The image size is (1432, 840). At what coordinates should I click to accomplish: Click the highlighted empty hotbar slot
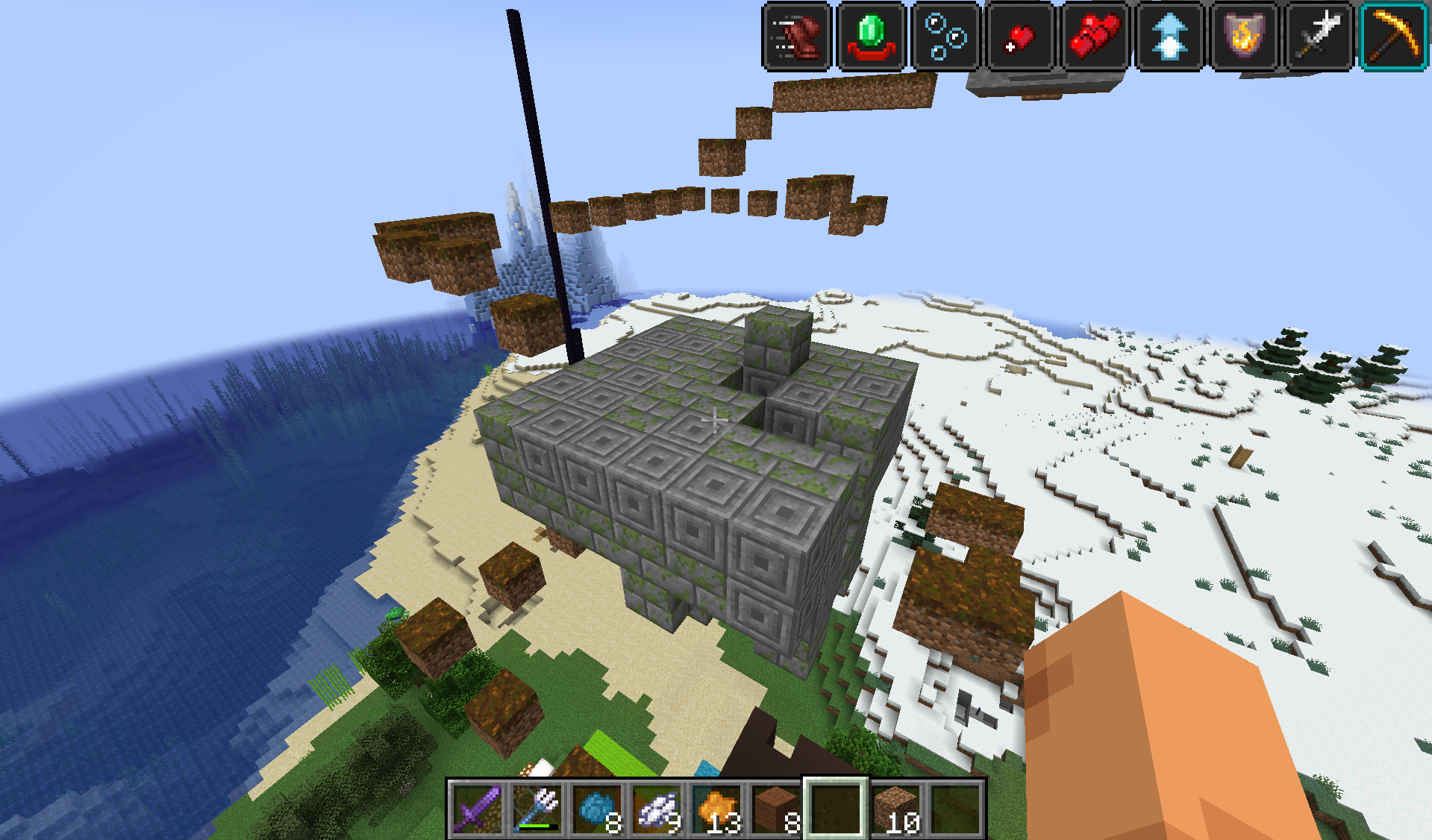click(x=836, y=809)
